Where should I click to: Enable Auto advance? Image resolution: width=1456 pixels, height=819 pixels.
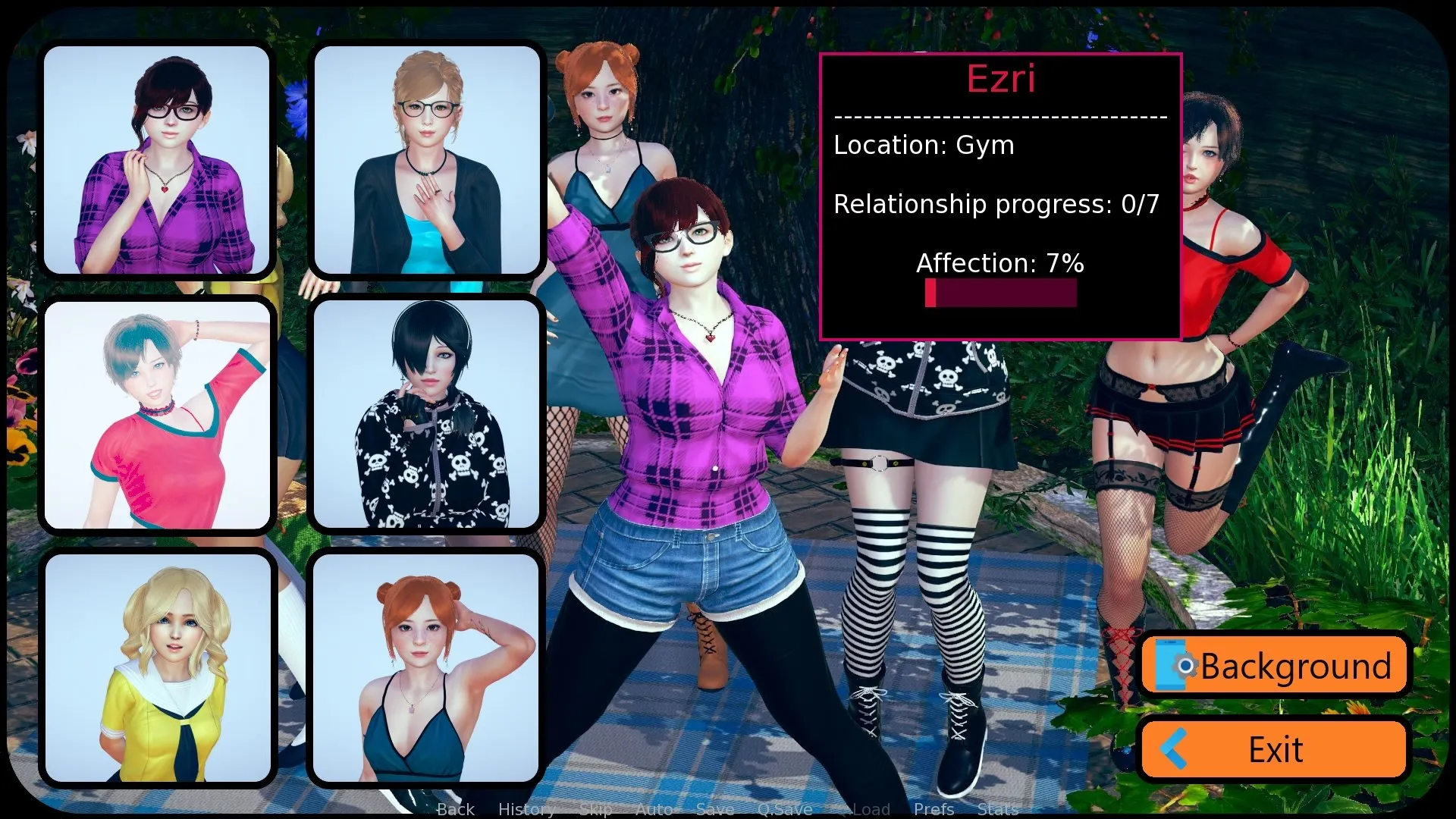[x=654, y=809]
